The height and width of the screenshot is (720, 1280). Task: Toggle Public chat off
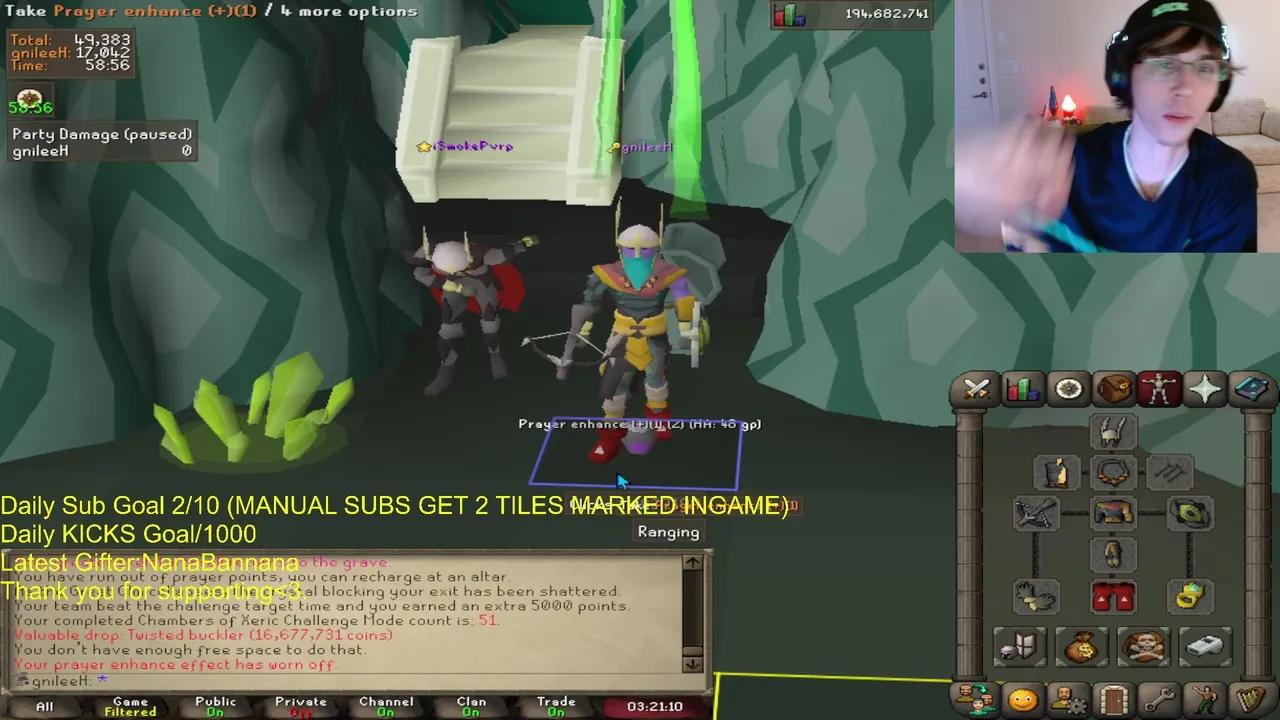pyautogui.click(x=215, y=705)
